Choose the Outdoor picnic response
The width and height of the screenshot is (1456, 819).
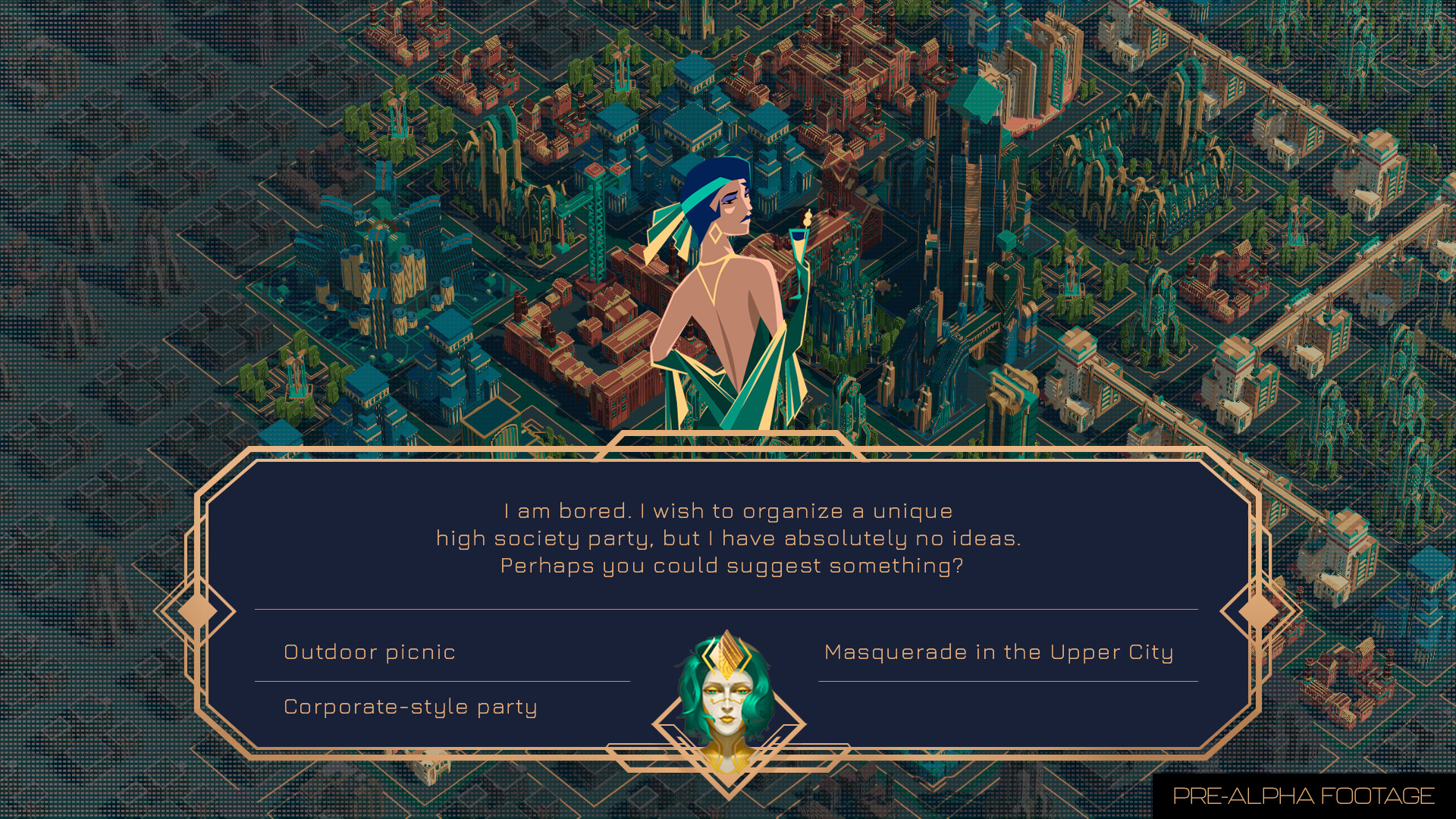coord(369,651)
